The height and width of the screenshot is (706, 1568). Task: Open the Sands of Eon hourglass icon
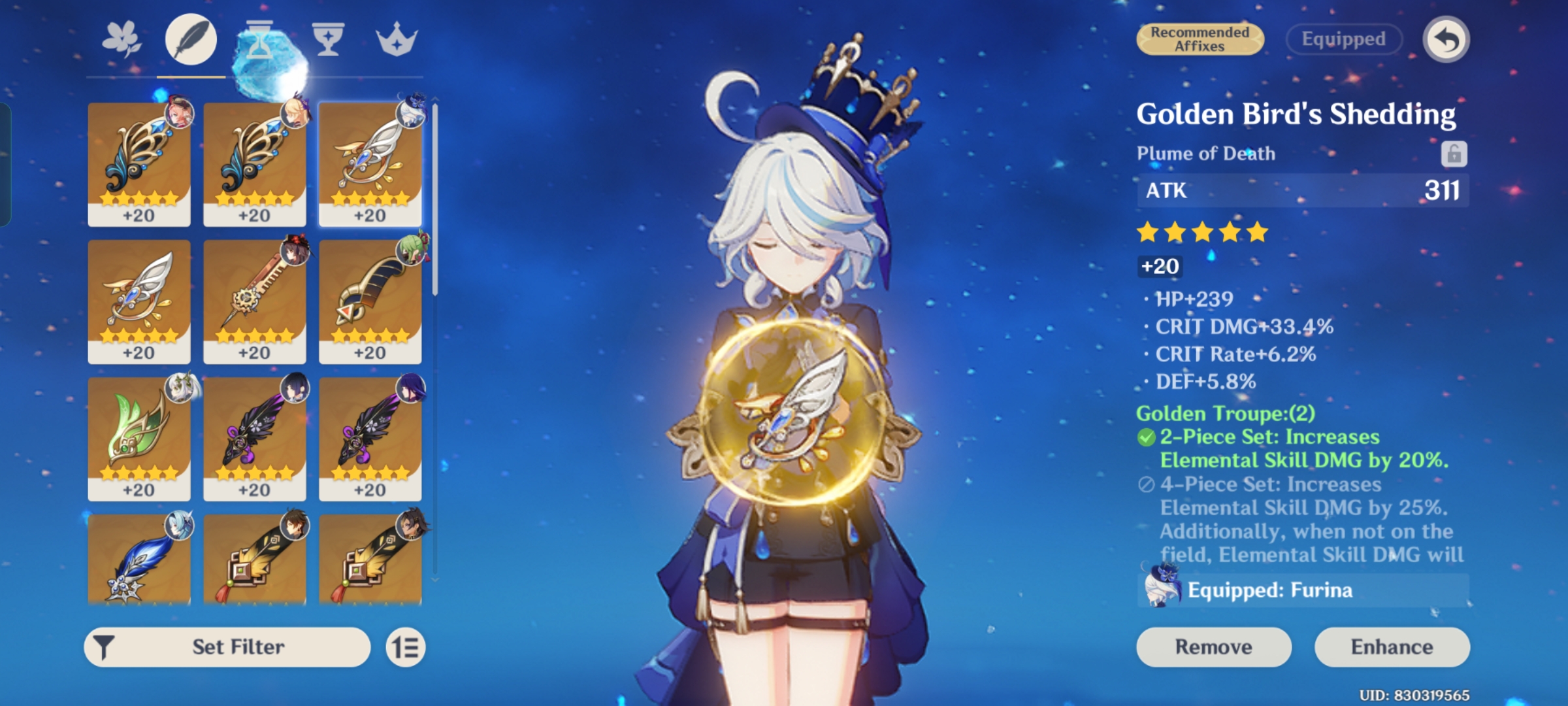261,39
